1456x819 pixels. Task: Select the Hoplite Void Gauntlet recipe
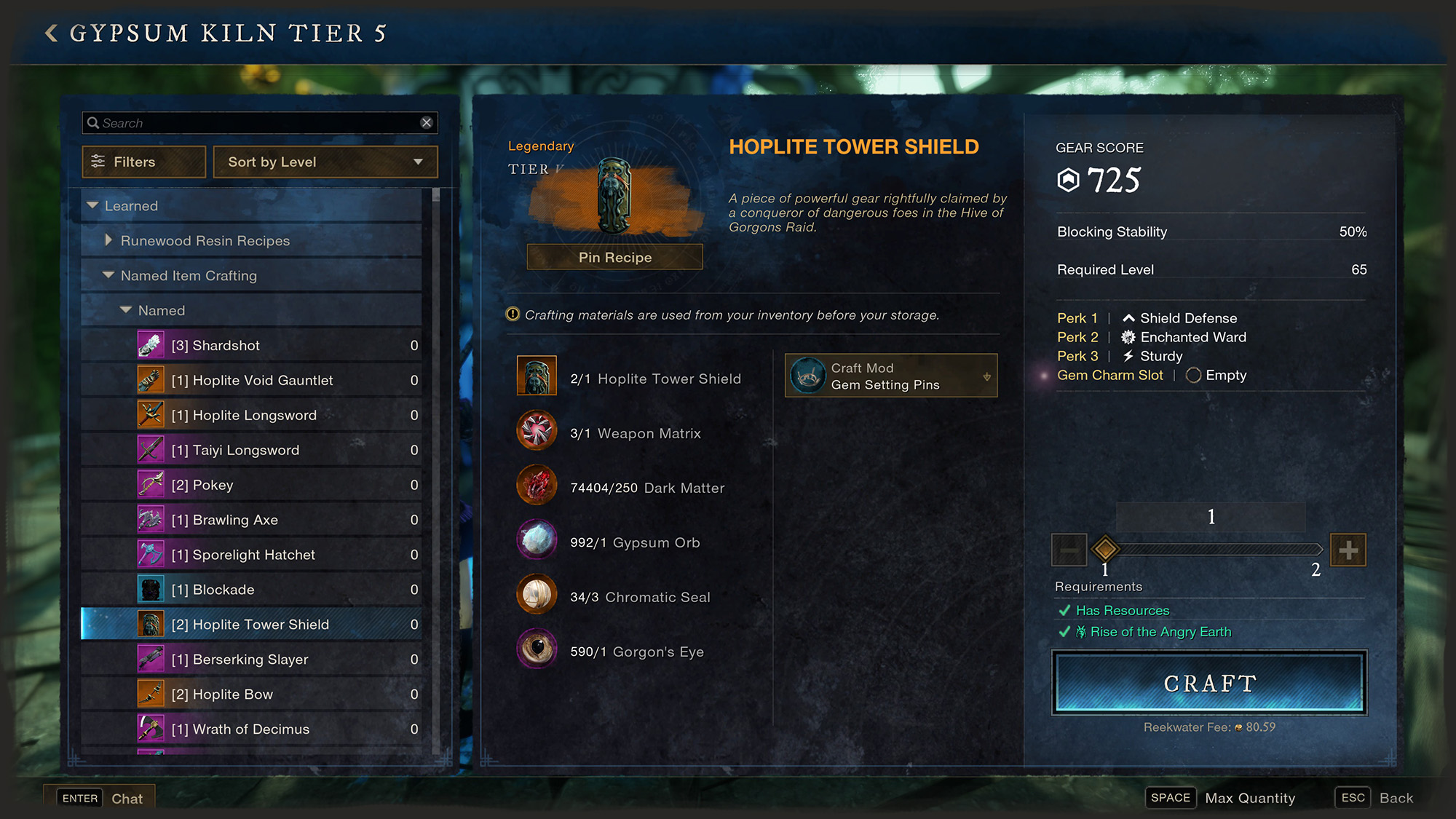(x=251, y=380)
